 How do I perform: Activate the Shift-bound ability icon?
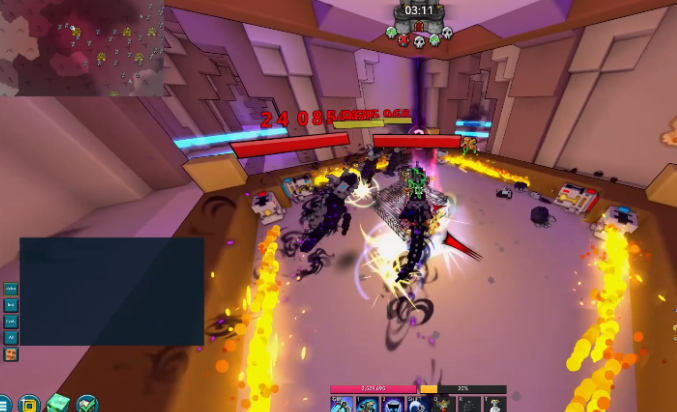click(x=417, y=404)
